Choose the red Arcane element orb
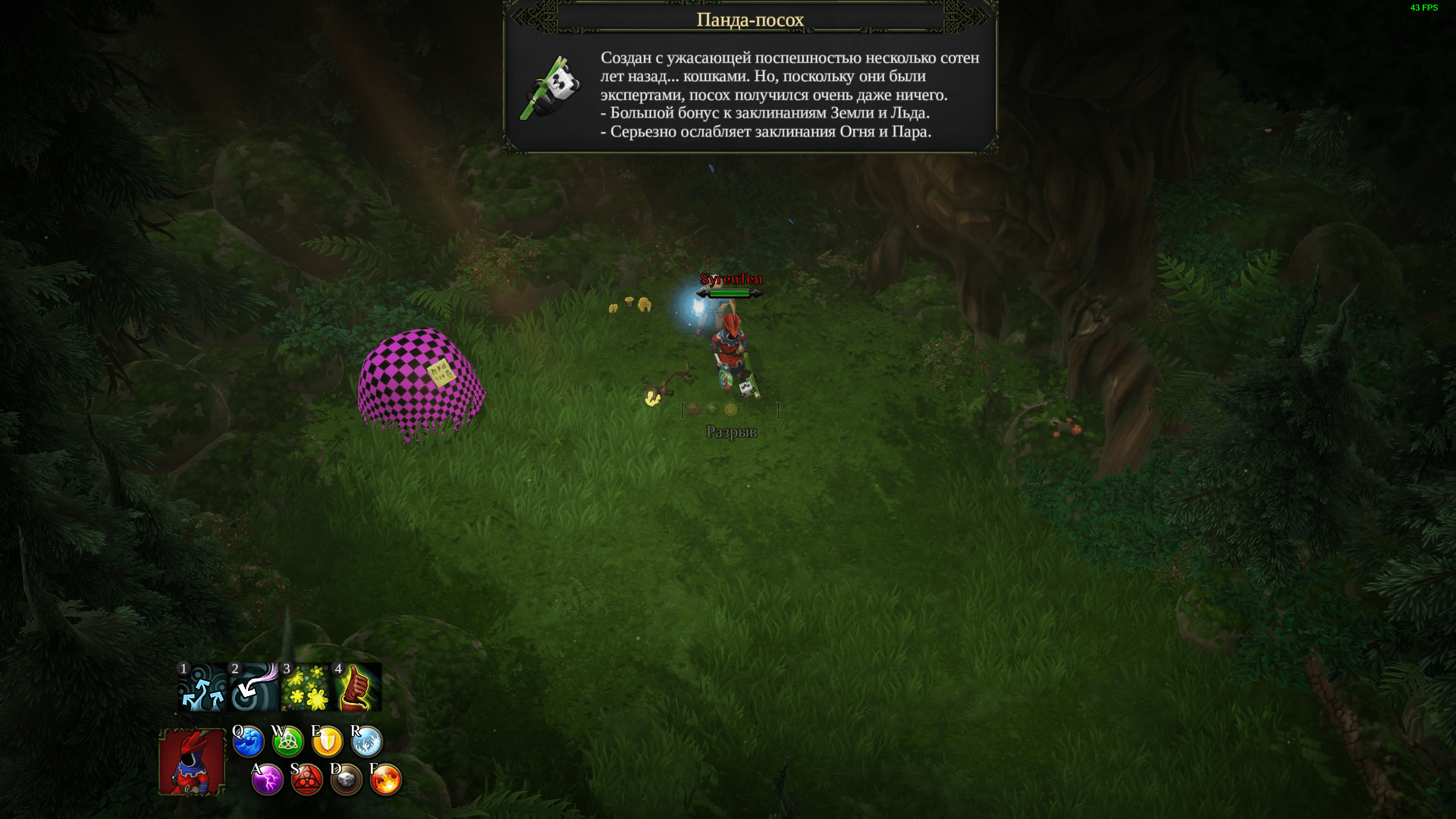Screen dimensions: 1456x819 tap(307, 780)
